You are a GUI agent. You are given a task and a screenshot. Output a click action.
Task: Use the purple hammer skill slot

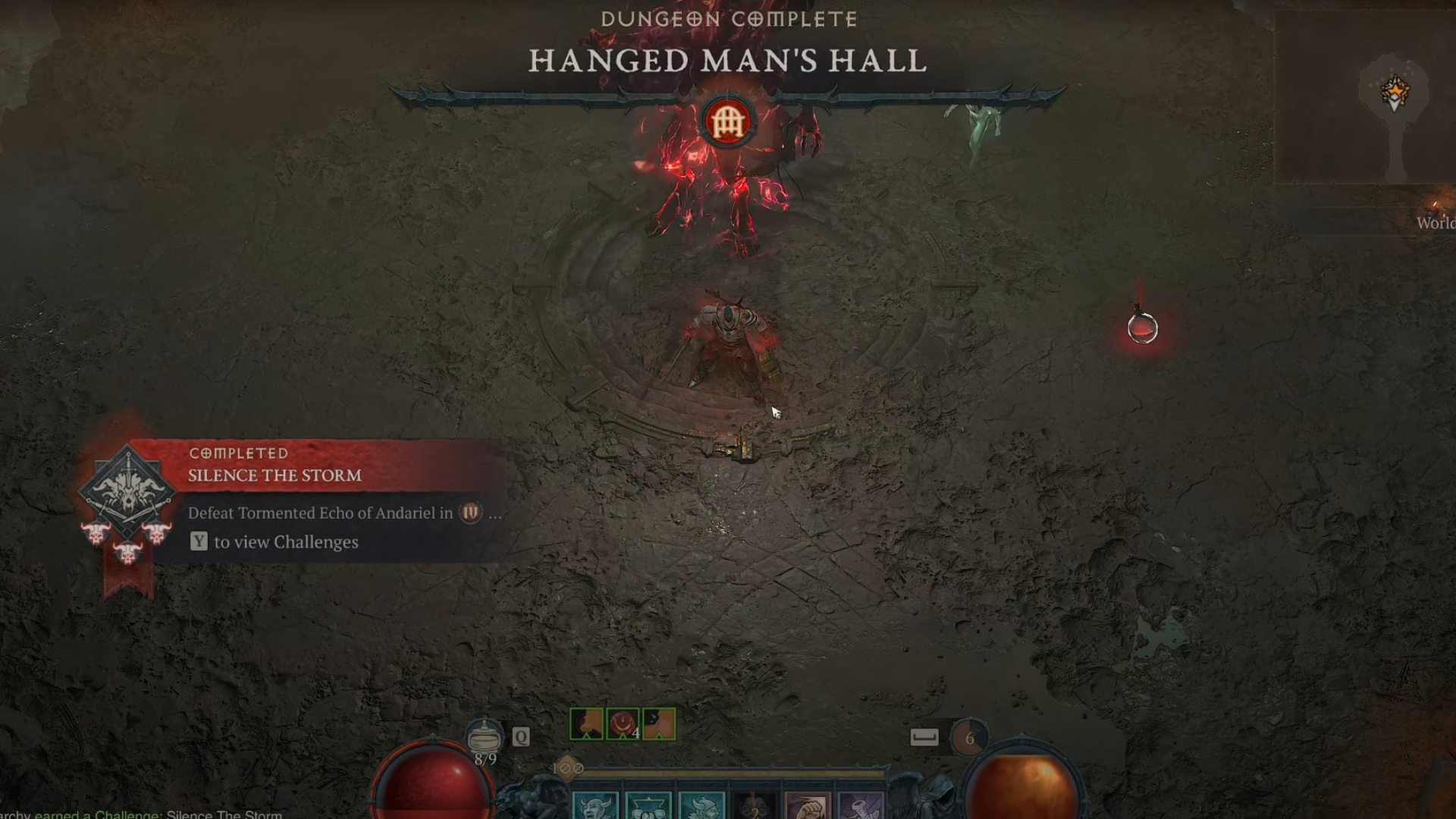[x=861, y=805]
